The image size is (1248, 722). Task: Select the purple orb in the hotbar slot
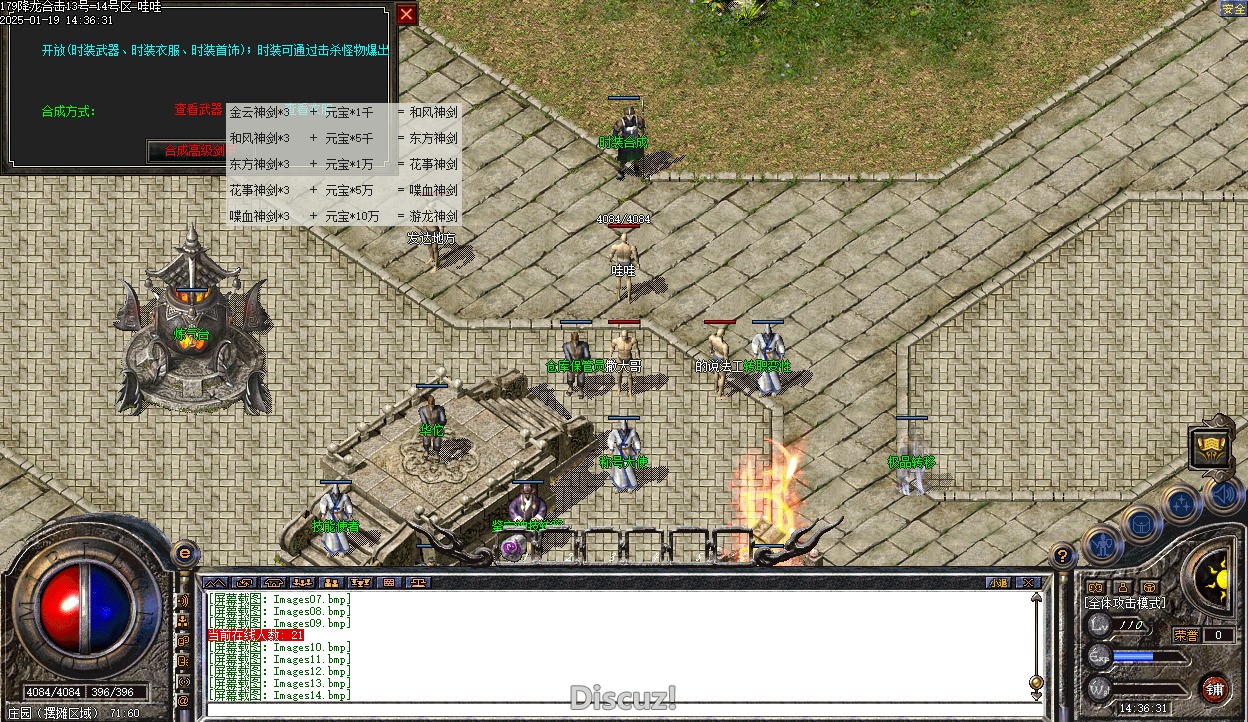tap(512, 548)
